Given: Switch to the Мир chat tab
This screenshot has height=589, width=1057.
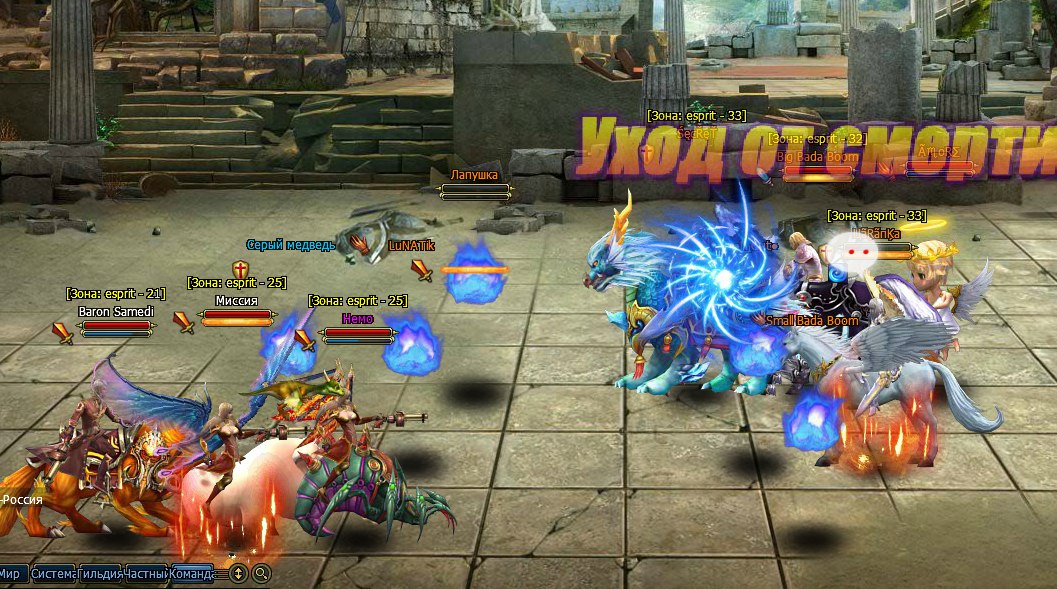Looking at the screenshot, I should [11, 574].
